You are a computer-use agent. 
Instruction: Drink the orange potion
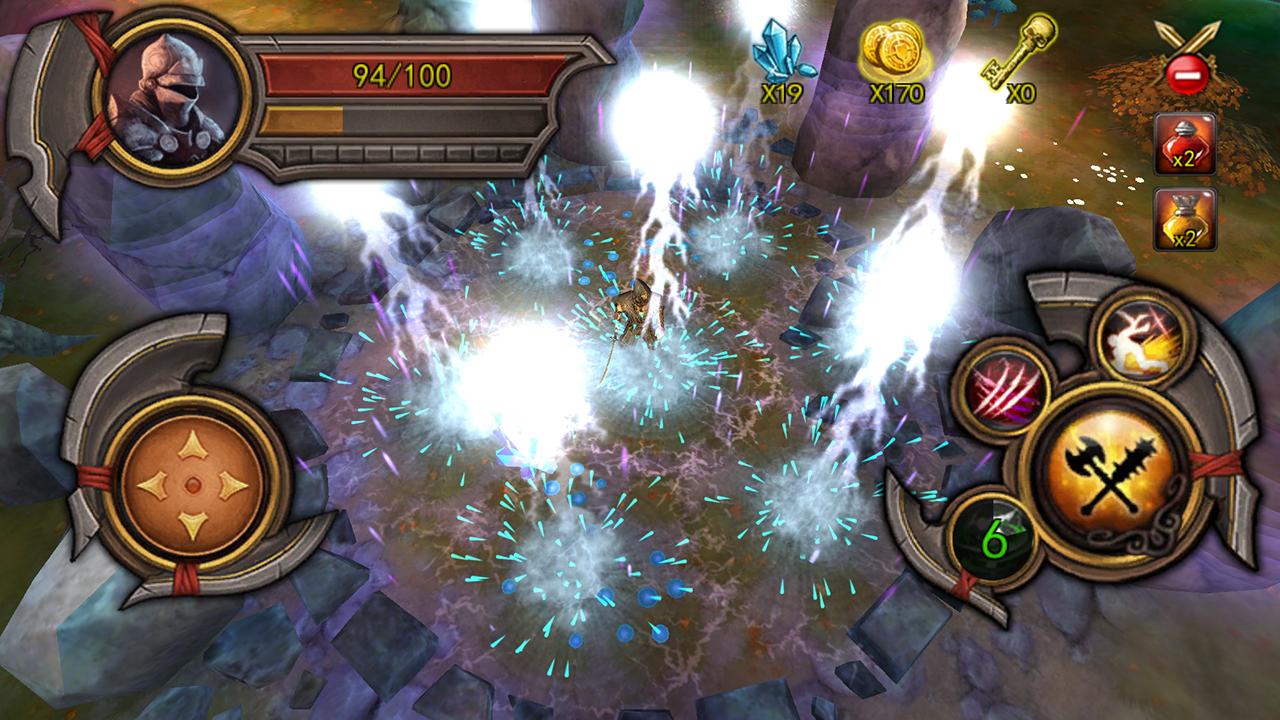[x=1185, y=219]
